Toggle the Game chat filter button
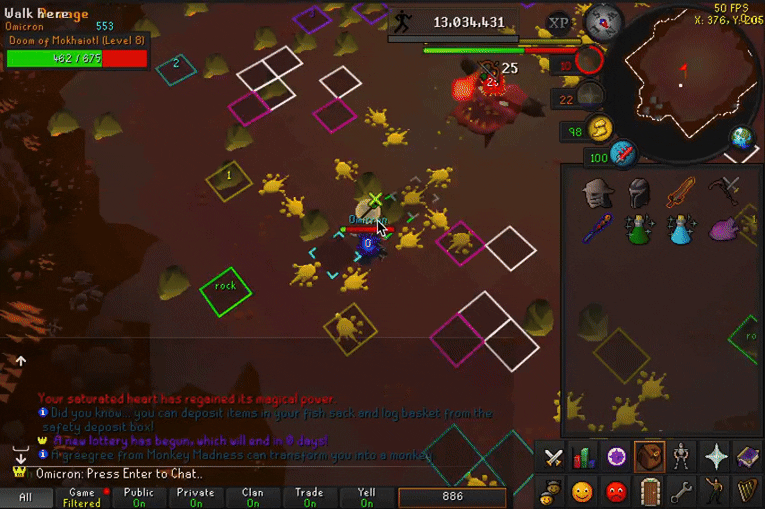 [x=82, y=497]
